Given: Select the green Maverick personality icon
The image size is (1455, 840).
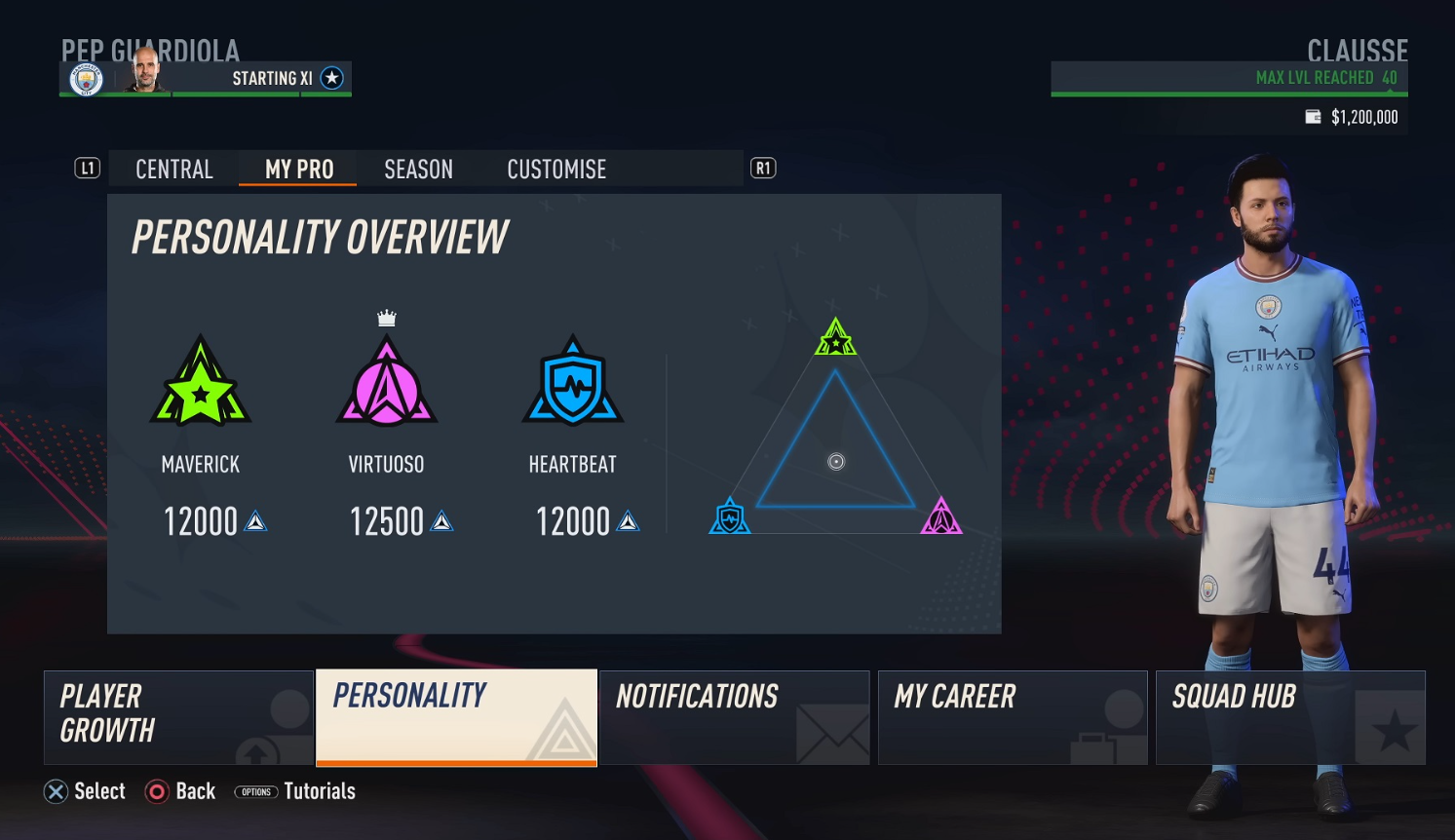Looking at the screenshot, I should 201,383.
